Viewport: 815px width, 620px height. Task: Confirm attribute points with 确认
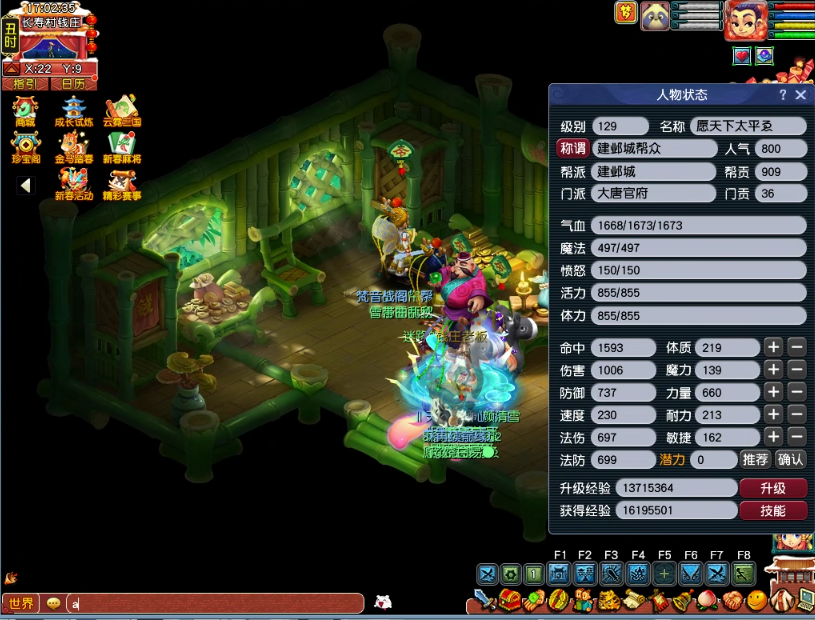pos(790,460)
